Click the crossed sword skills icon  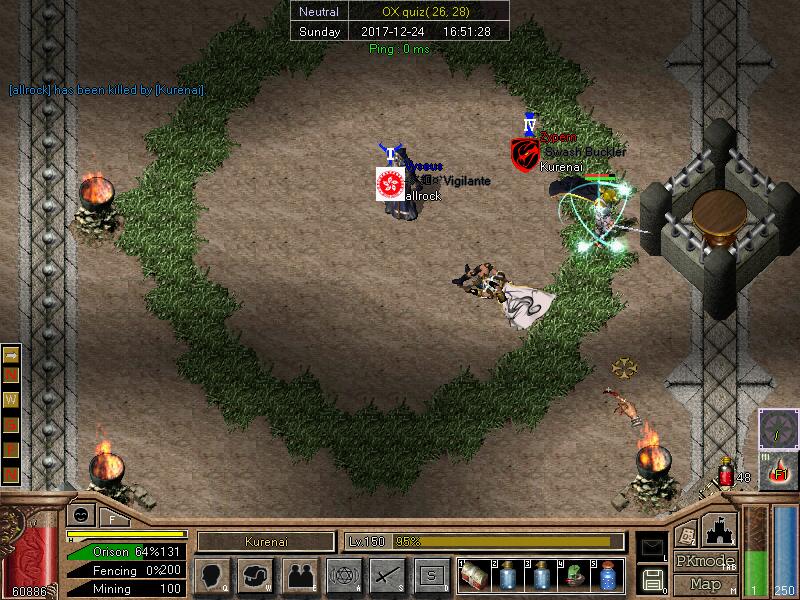[x=387, y=575]
